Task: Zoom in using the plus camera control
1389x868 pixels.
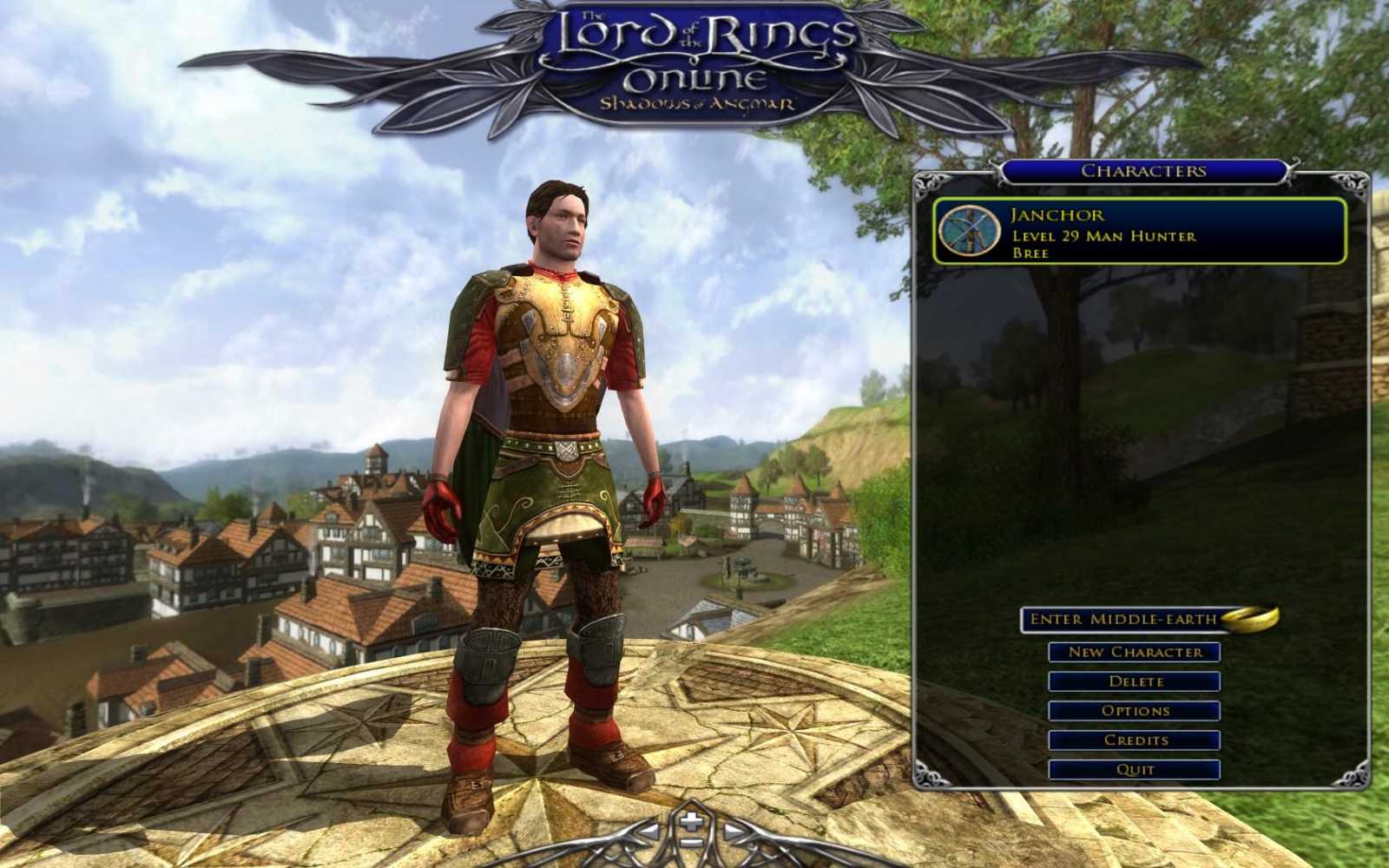Action: coord(690,819)
